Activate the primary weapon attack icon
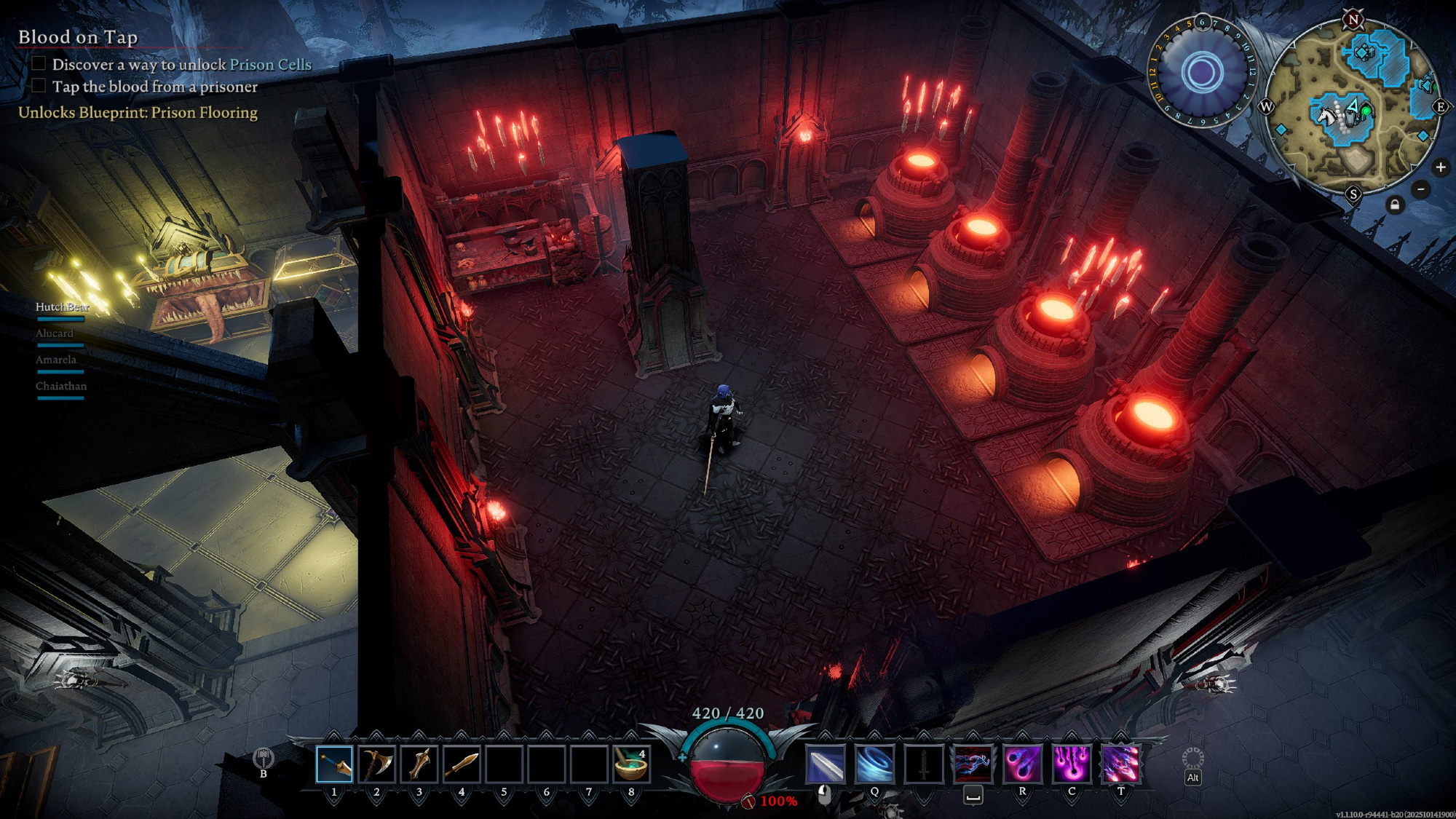1456x819 pixels. point(826,764)
